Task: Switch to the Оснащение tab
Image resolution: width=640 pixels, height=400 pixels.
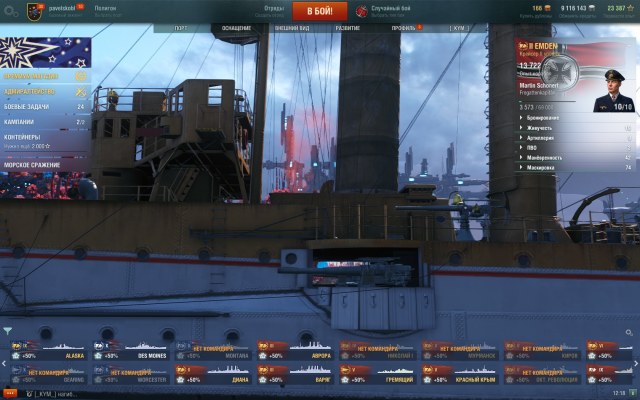Action: [237, 28]
